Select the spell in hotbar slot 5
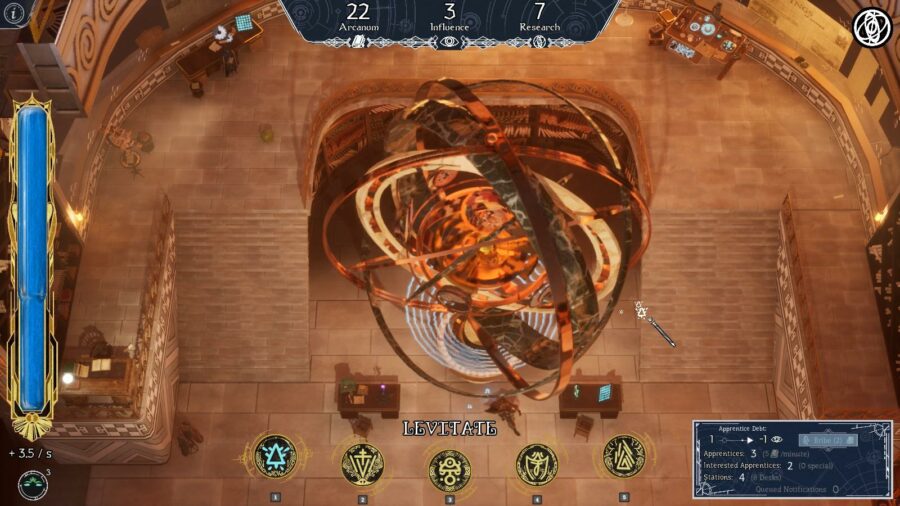 (x=624, y=457)
